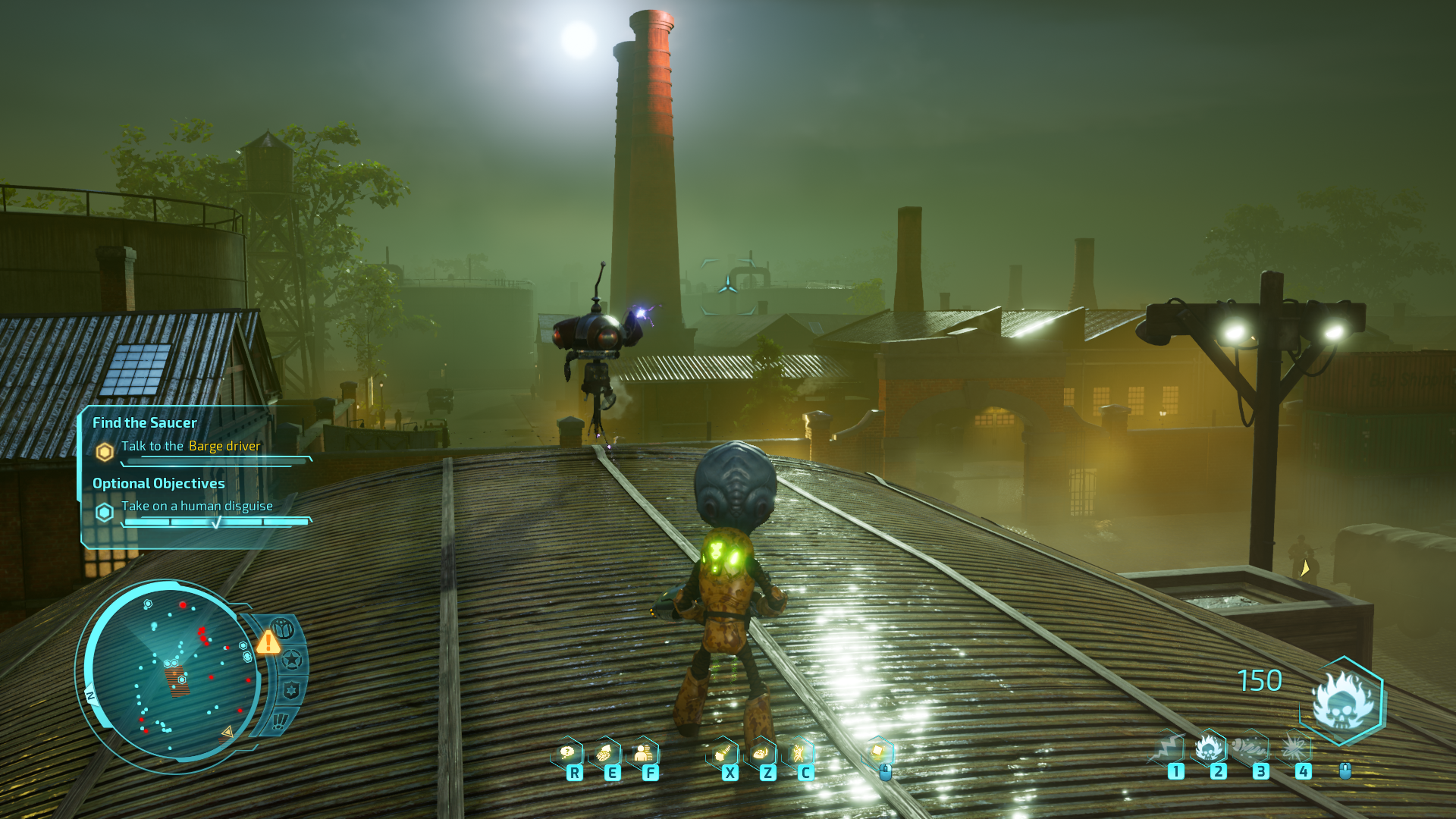Activate the flashlight-shaped ability icon

click(723, 753)
